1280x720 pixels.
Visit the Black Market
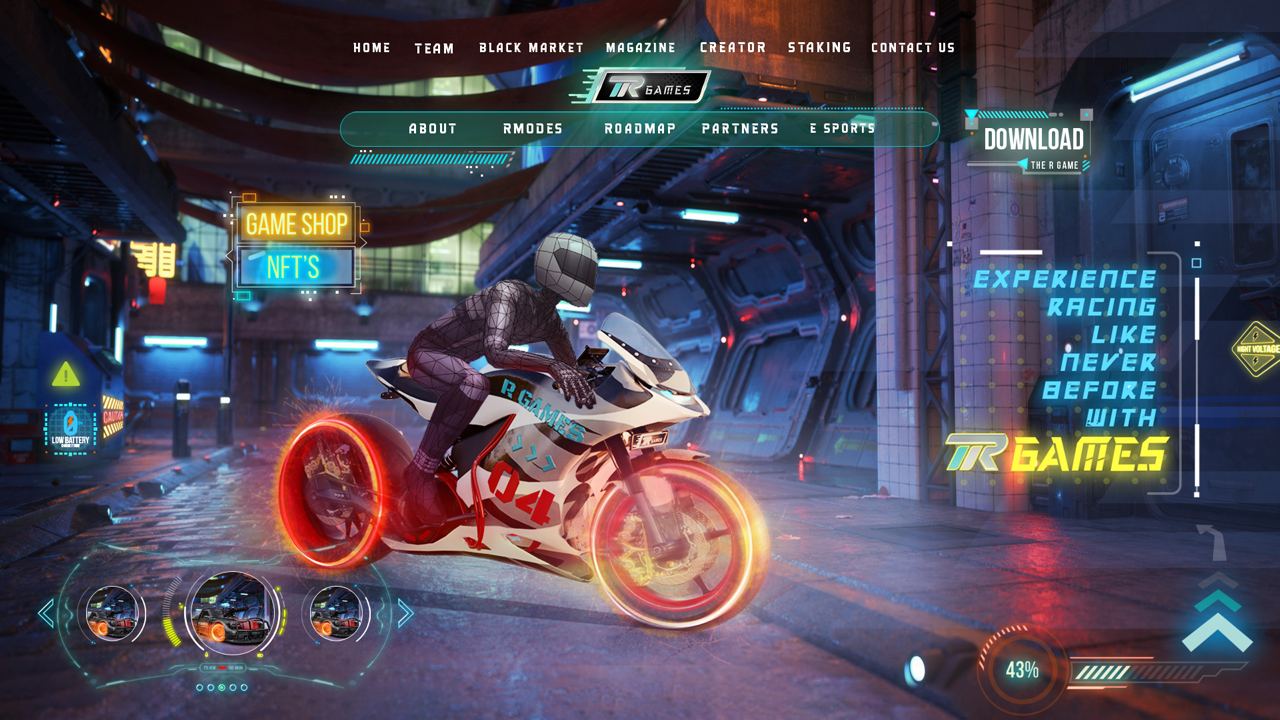531,48
